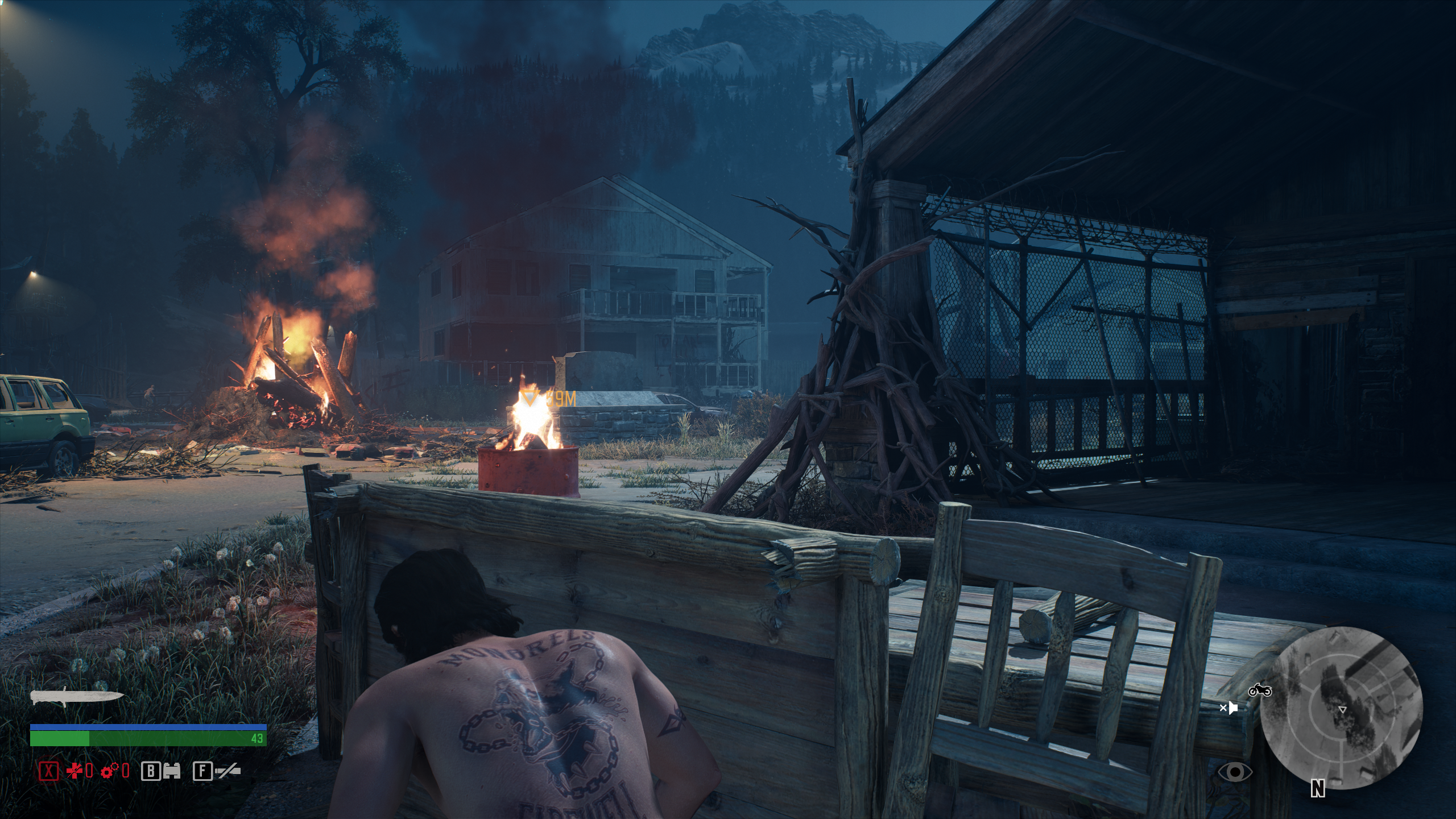Click the muted speaker noise indicator
This screenshot has height=819, width=1456.
pos(1229,708)
